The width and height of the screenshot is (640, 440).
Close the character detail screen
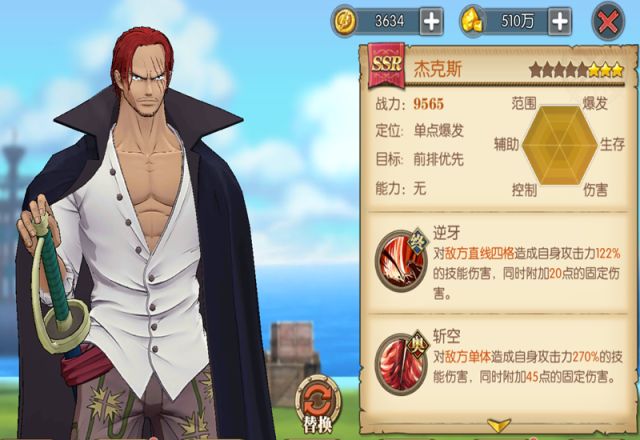coord(608,21)
